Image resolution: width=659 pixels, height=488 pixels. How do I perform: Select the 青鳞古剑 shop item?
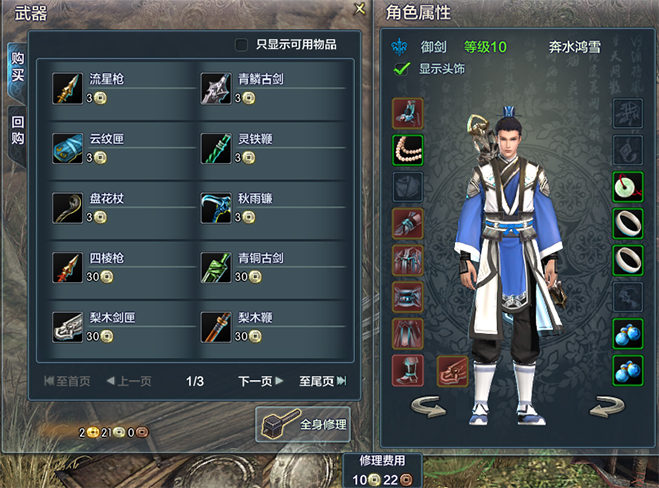pyautogui.click(x=217, y=88)
